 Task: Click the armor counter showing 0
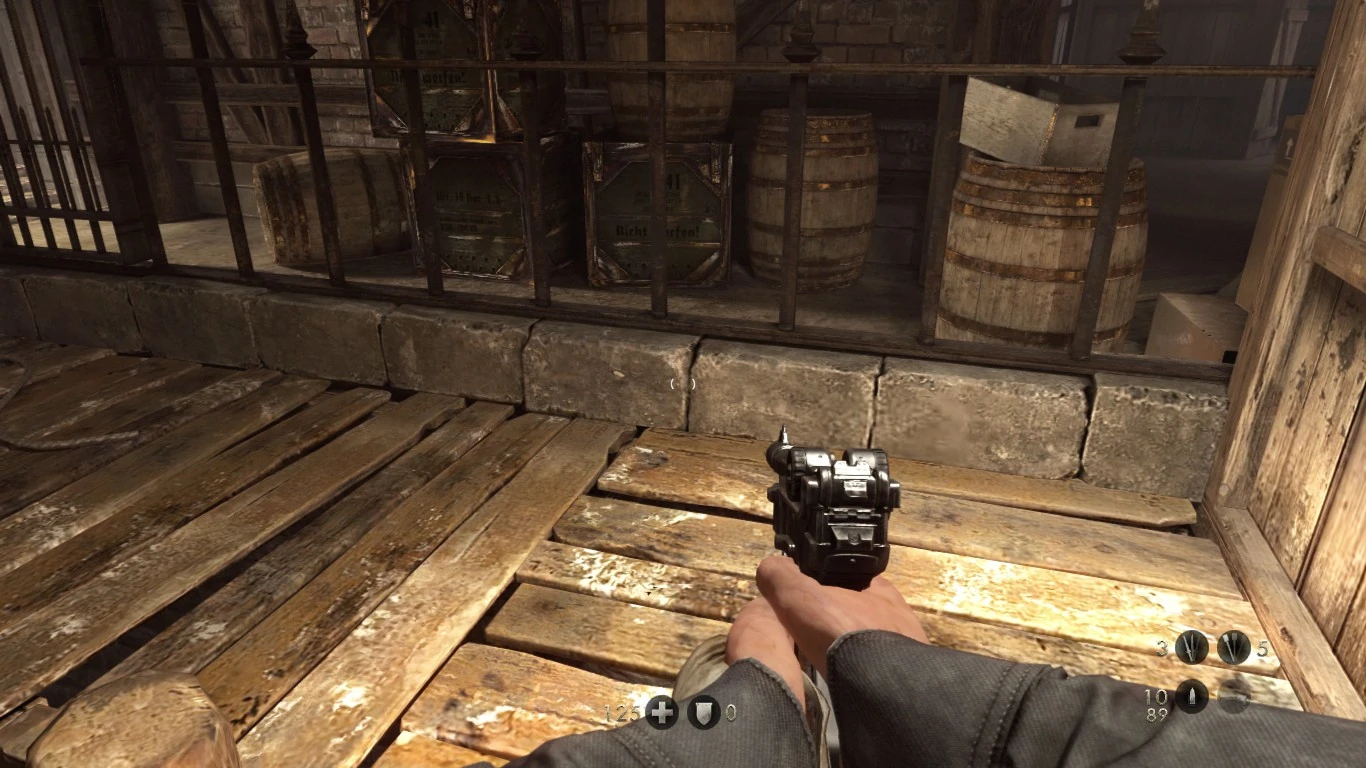[730, 713]
